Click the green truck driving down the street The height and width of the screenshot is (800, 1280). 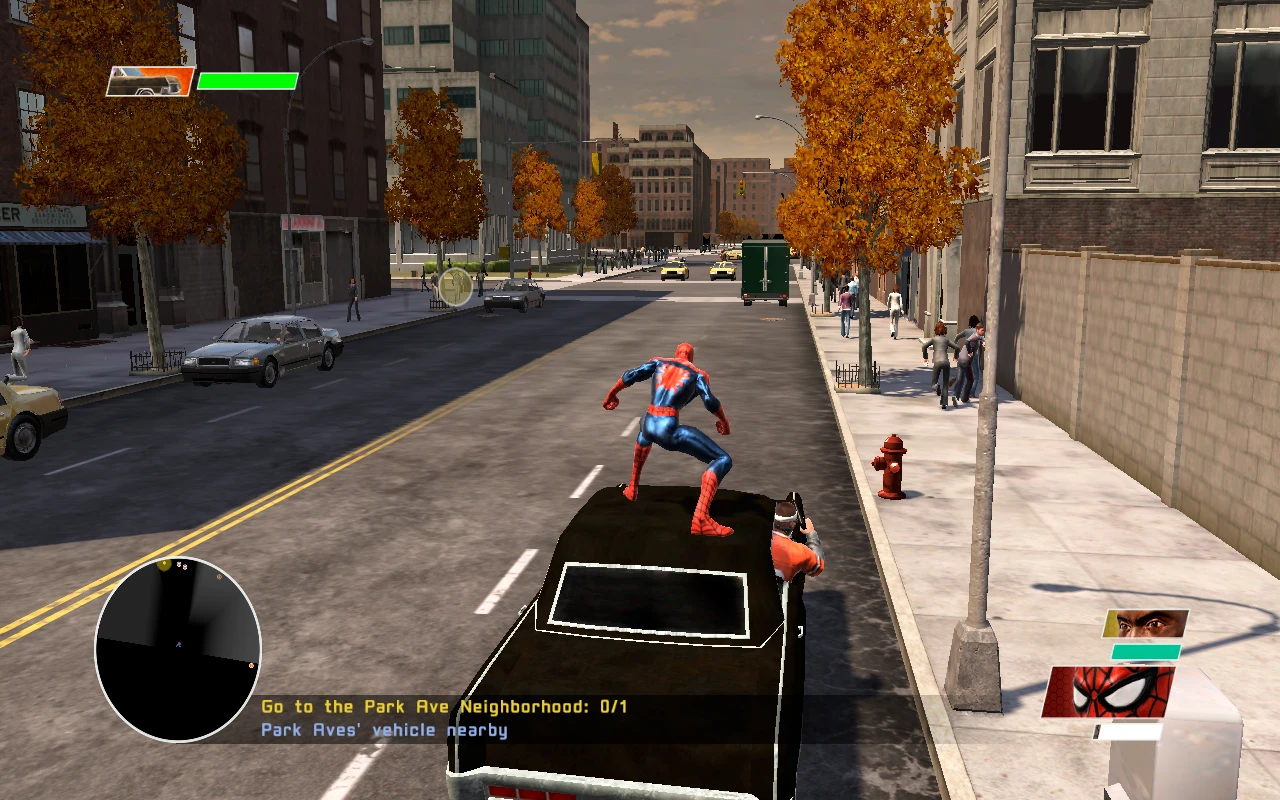click(x=765, y=270)
